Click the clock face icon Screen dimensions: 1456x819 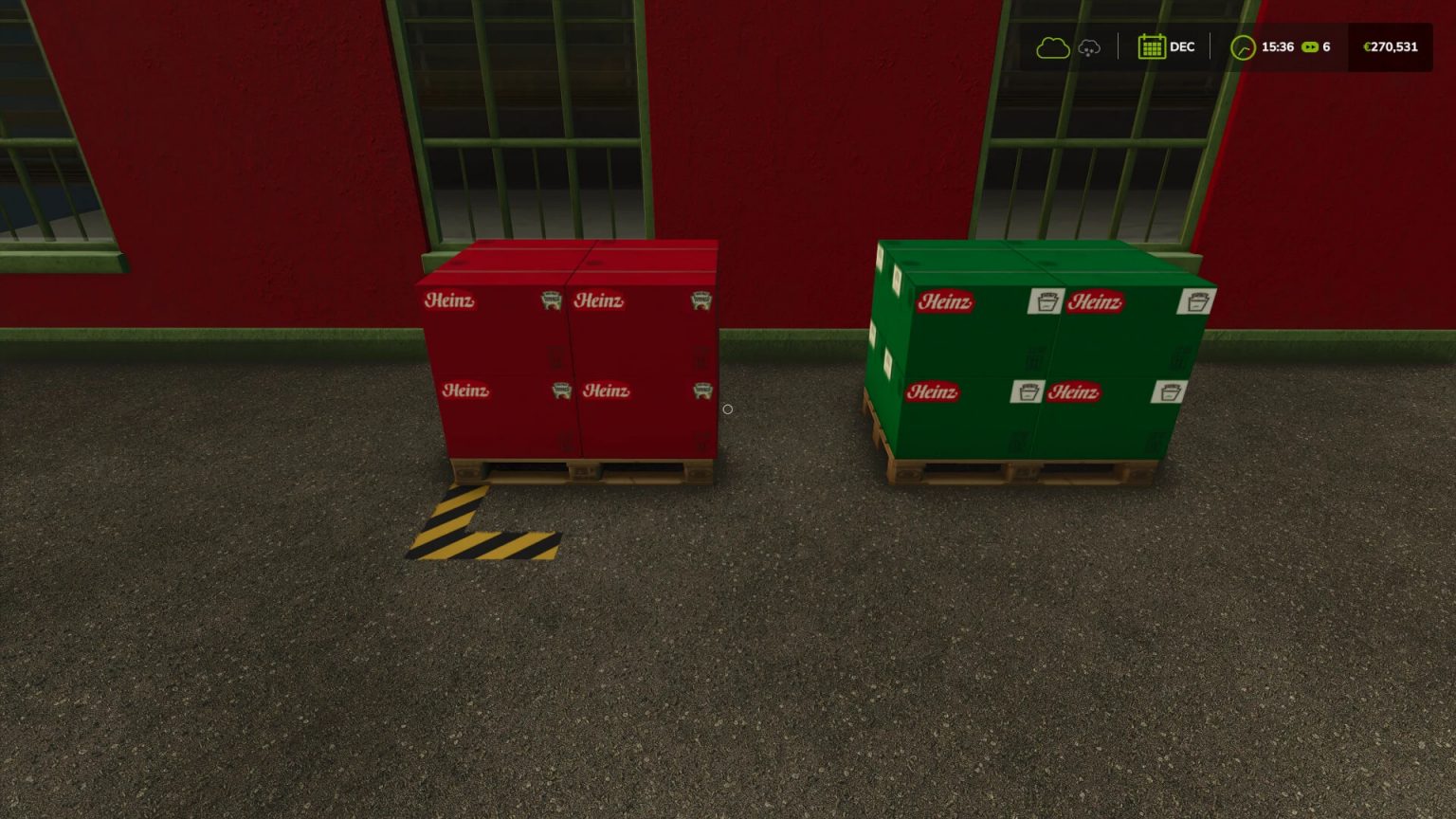click(x=1243, y=47)
